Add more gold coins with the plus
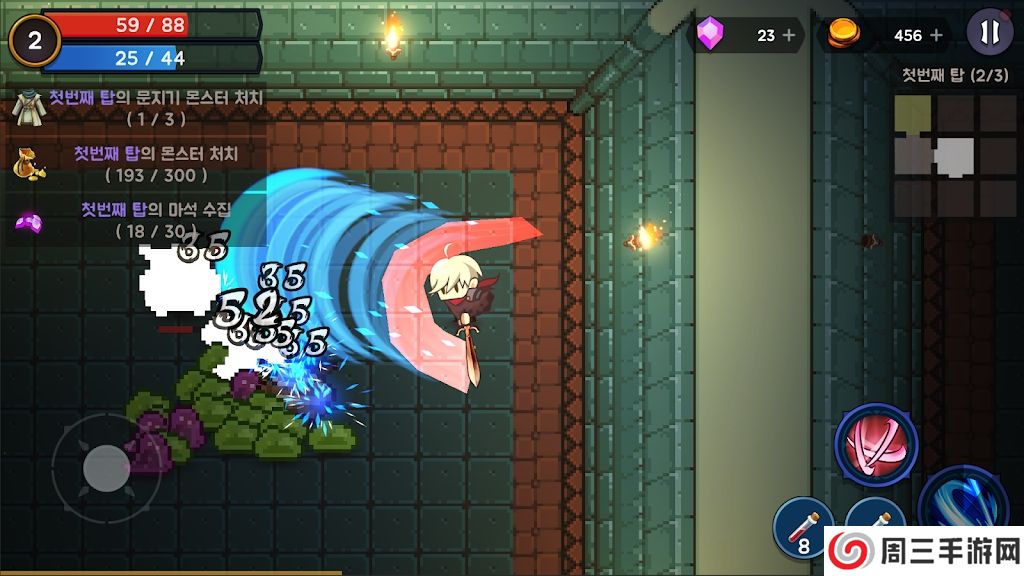 tap(937, 35)
